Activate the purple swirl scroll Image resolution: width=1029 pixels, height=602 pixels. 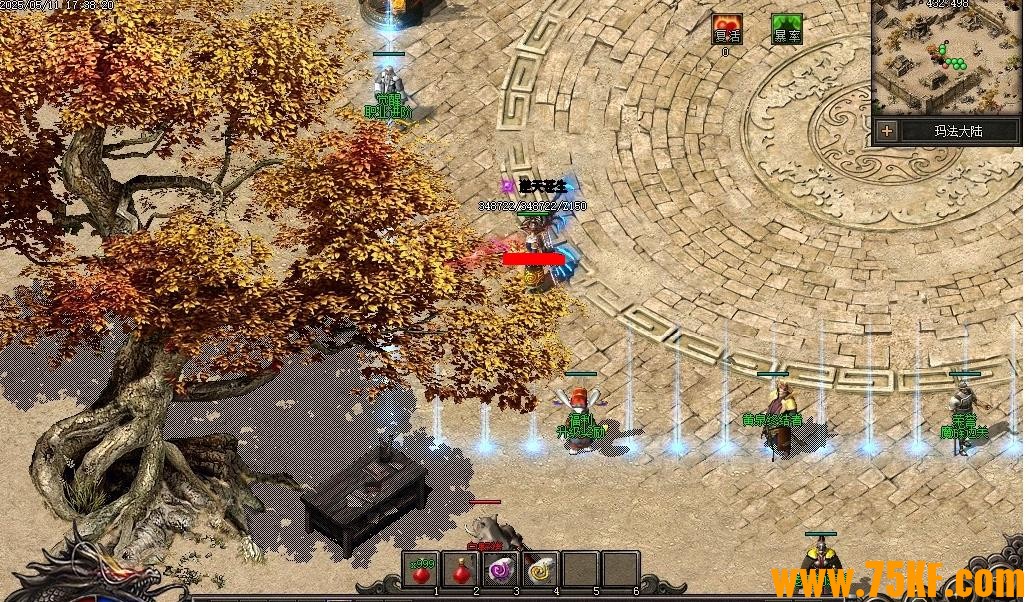pos(500,570)
